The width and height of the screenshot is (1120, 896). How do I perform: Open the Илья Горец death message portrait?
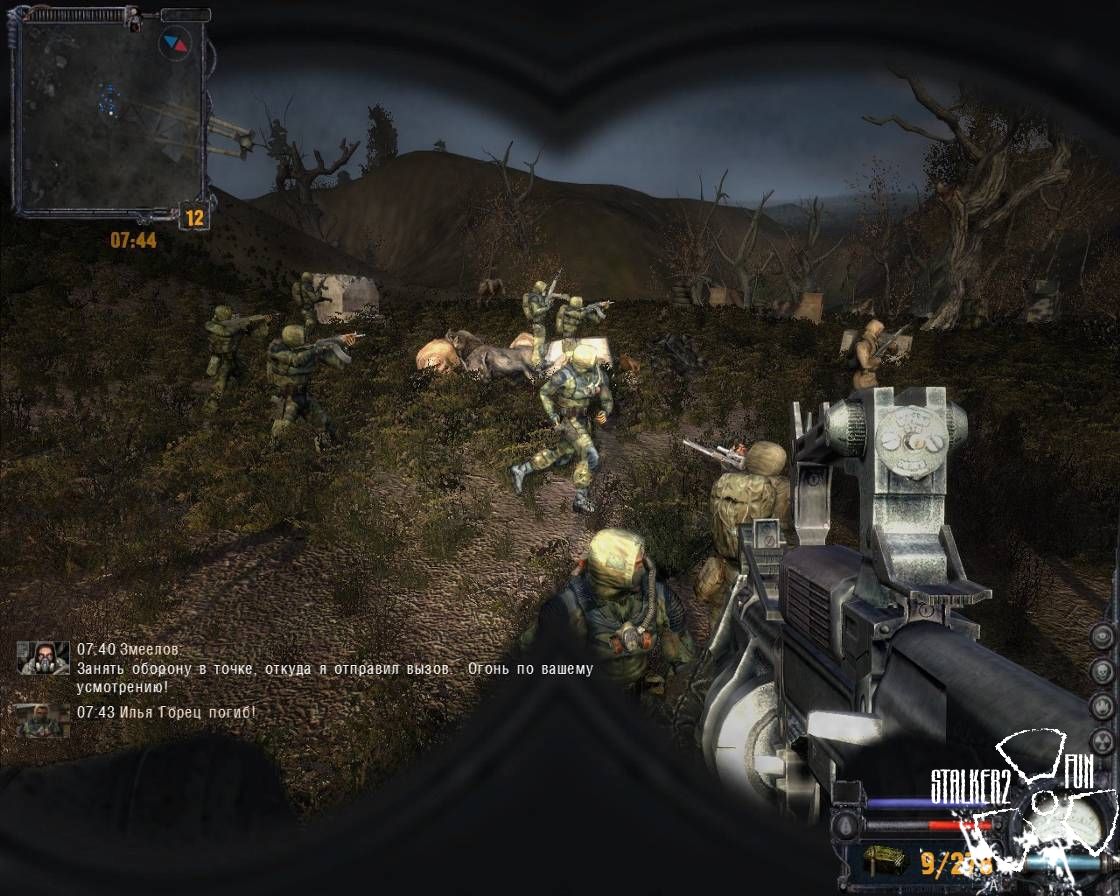tap(41, 718)
